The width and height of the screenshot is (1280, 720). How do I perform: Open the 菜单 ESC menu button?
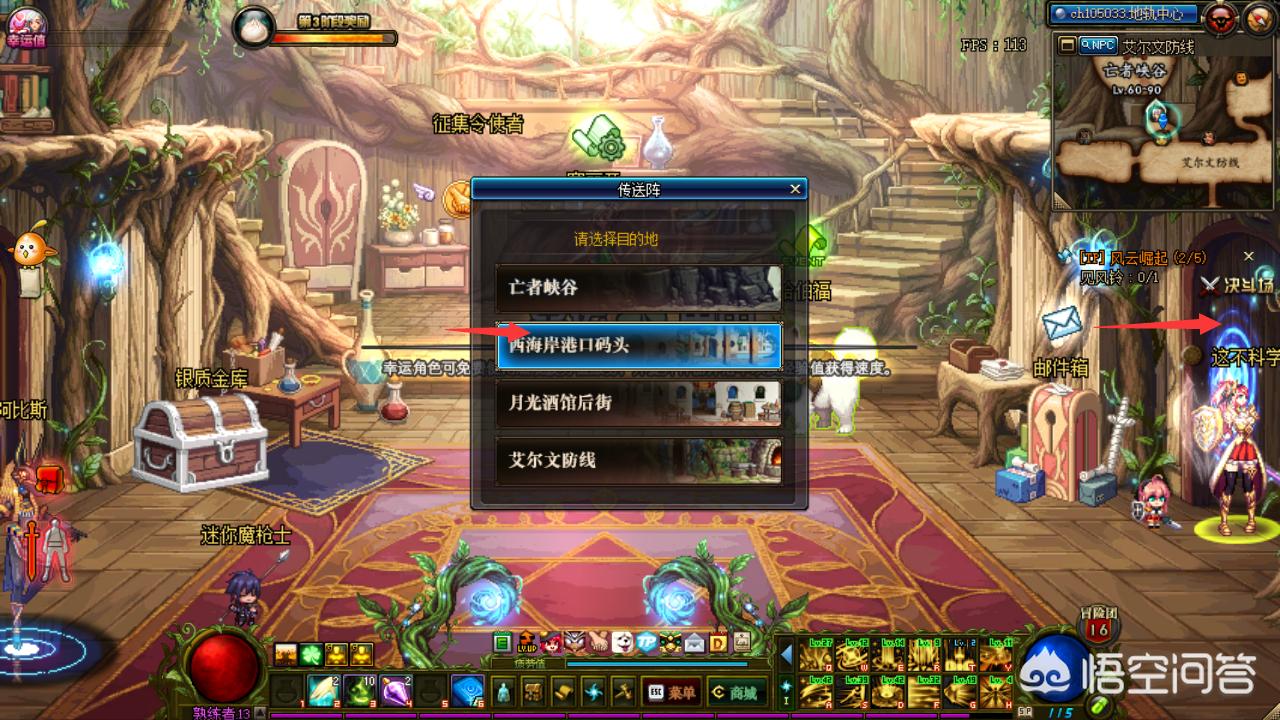point(671,691)
